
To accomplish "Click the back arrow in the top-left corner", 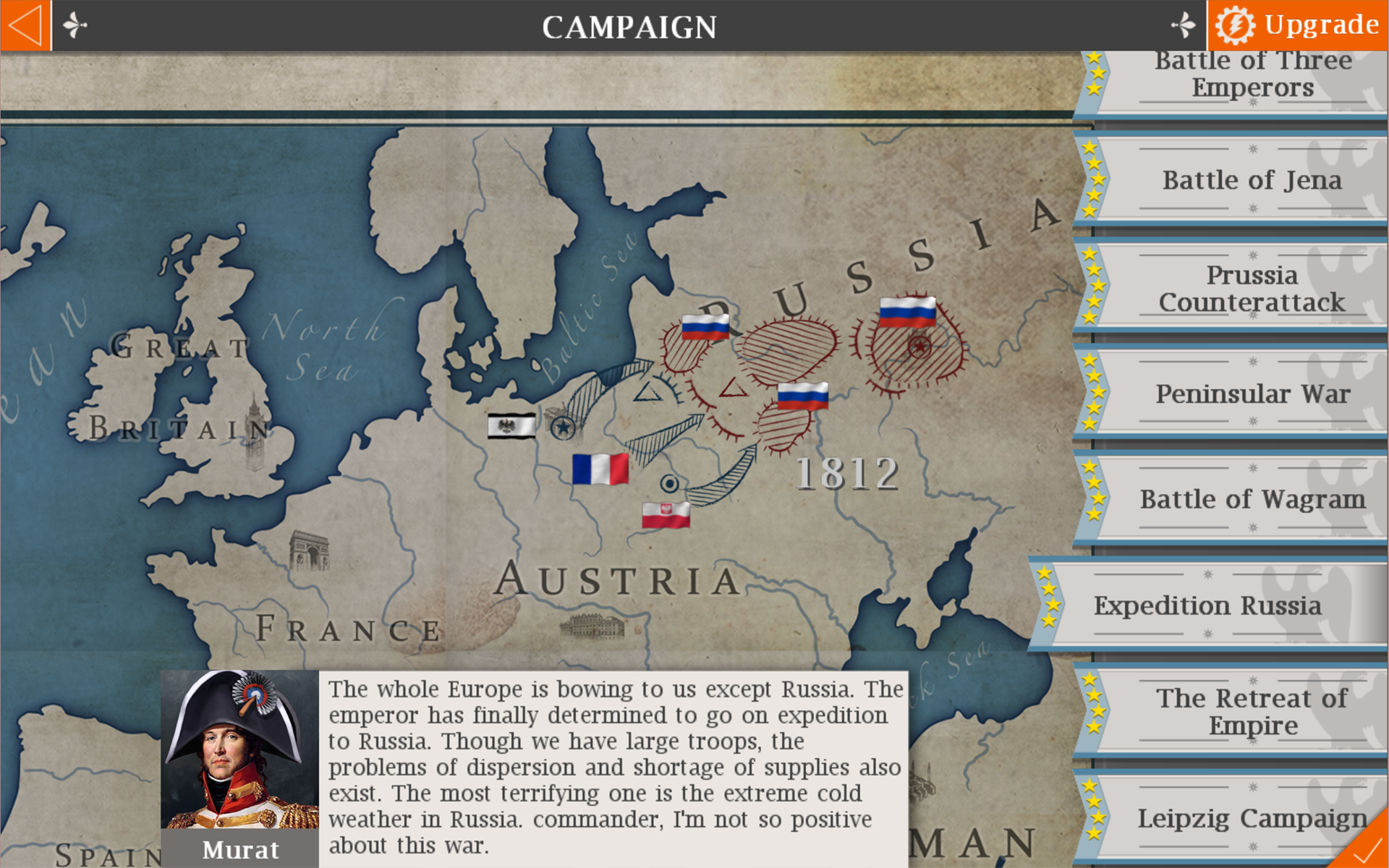I will pos(25,26).
